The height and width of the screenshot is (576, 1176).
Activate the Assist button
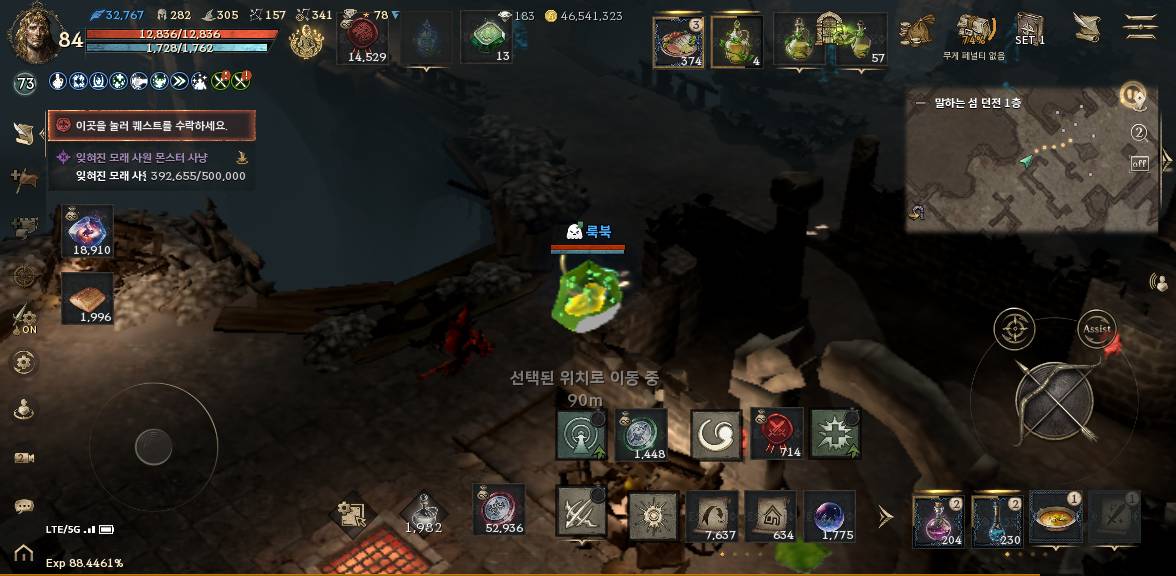tap(1097, 328)
